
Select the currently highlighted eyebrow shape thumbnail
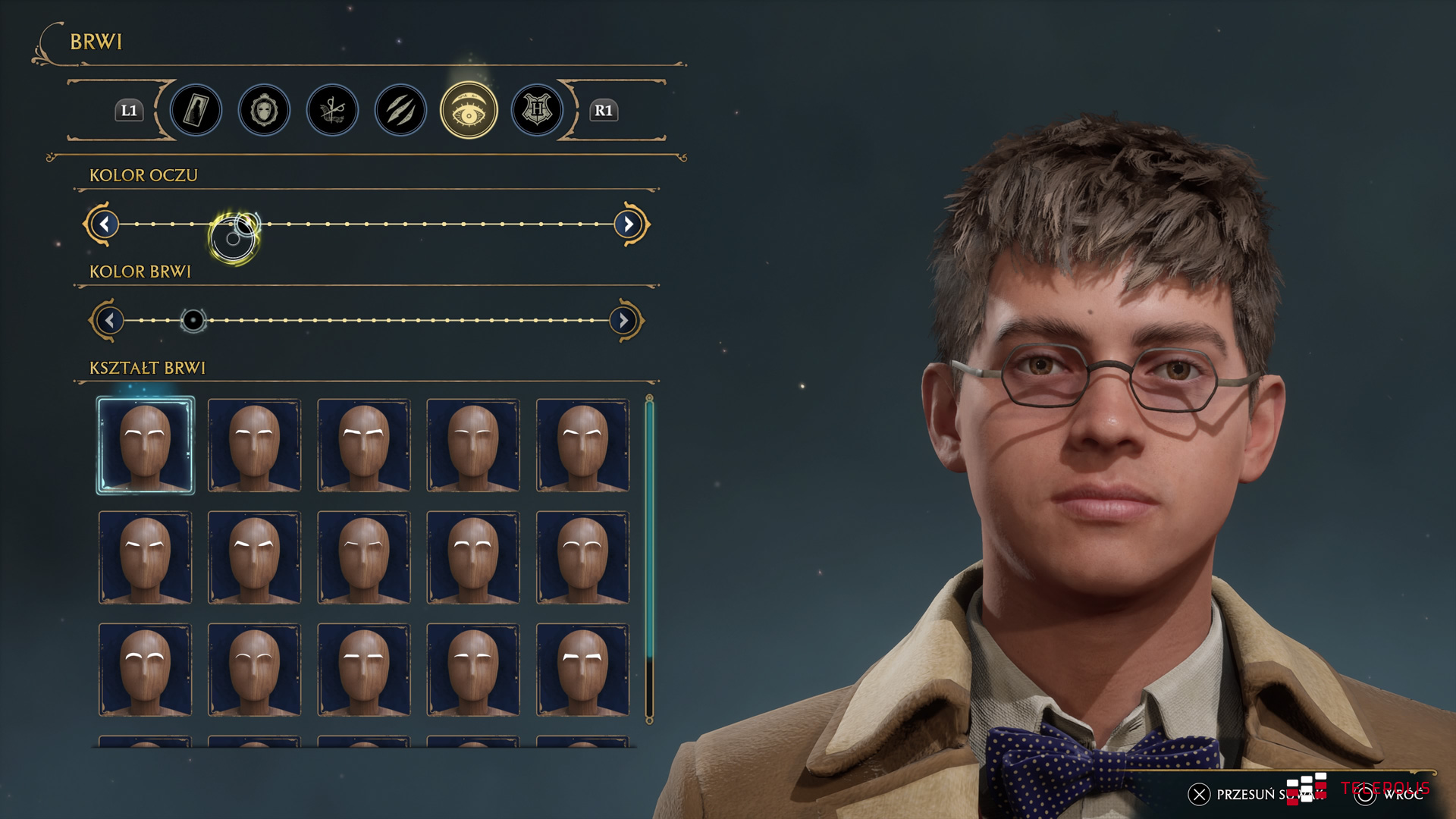[146, 445]
